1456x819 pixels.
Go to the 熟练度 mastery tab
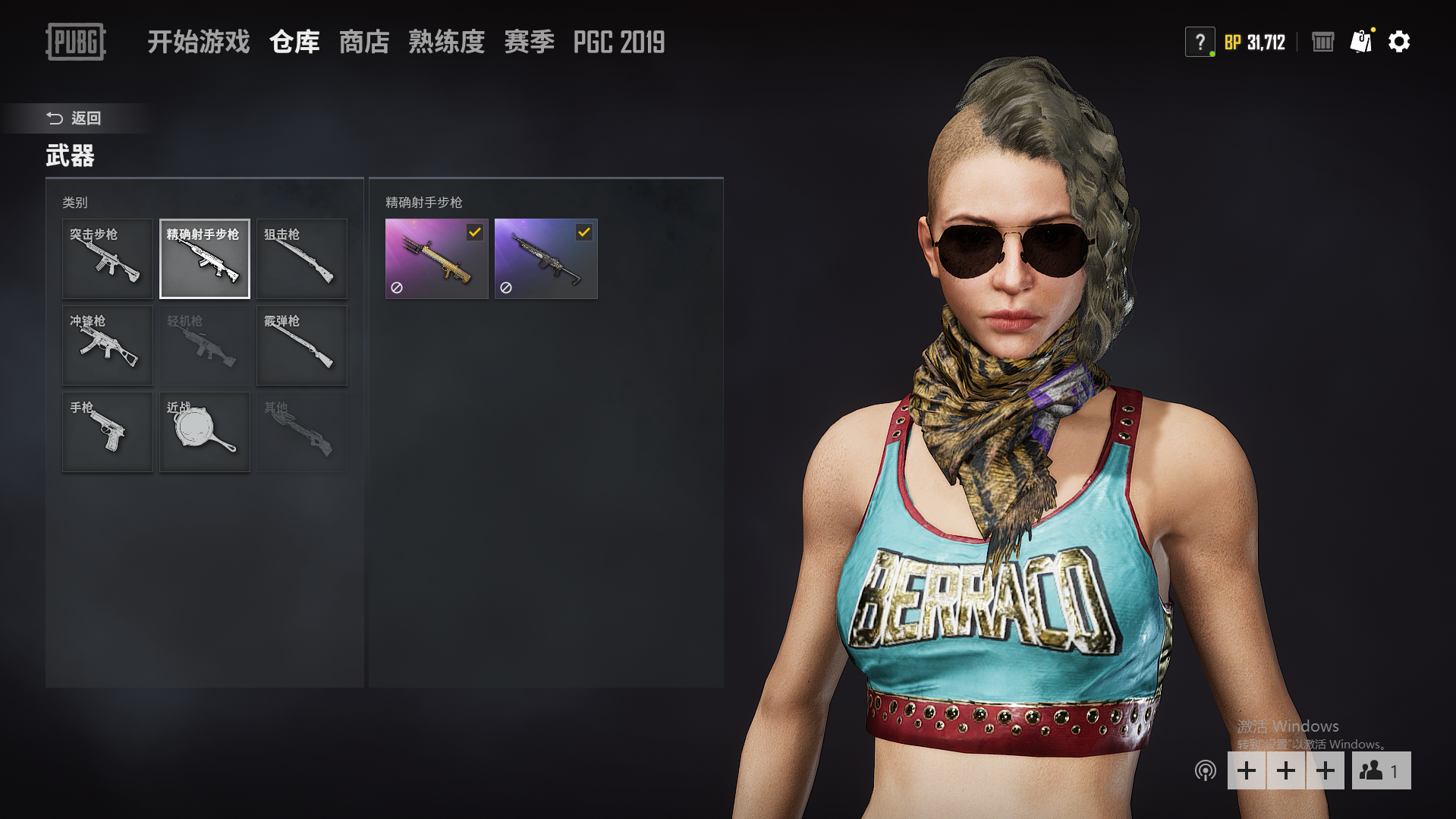tap(446, 42)
